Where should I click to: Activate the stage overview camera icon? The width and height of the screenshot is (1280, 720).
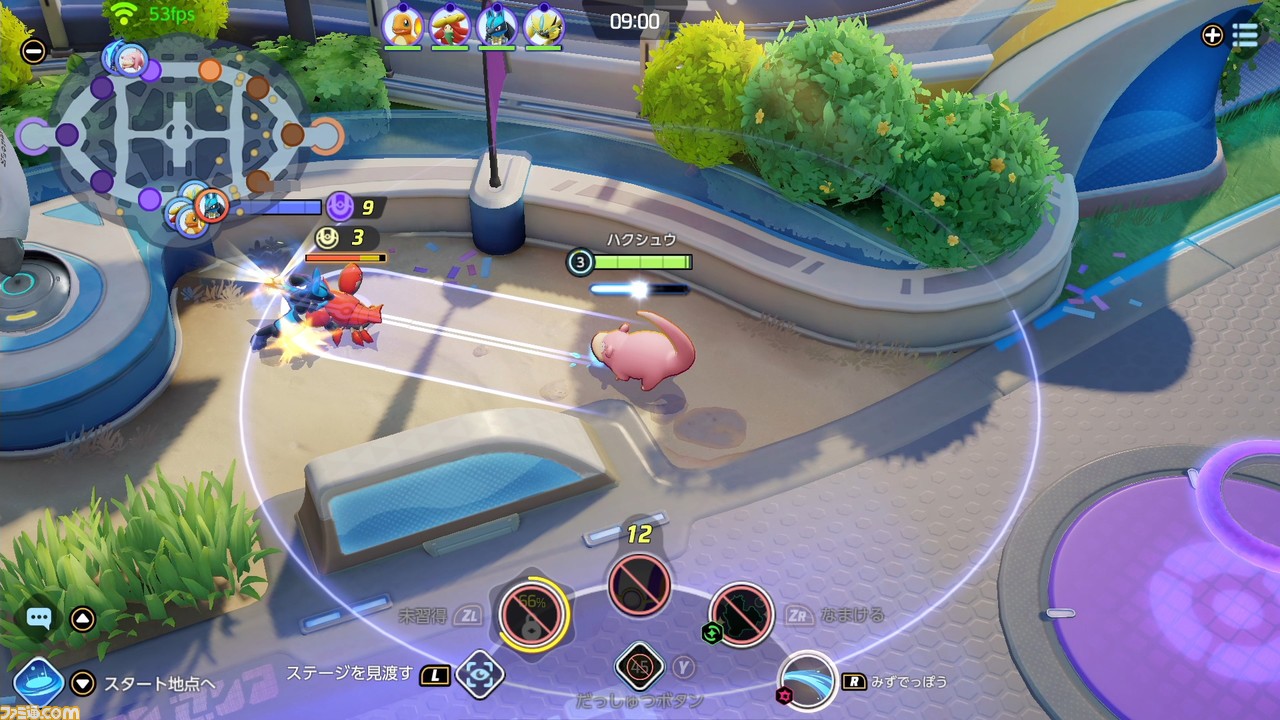[479, 674]
